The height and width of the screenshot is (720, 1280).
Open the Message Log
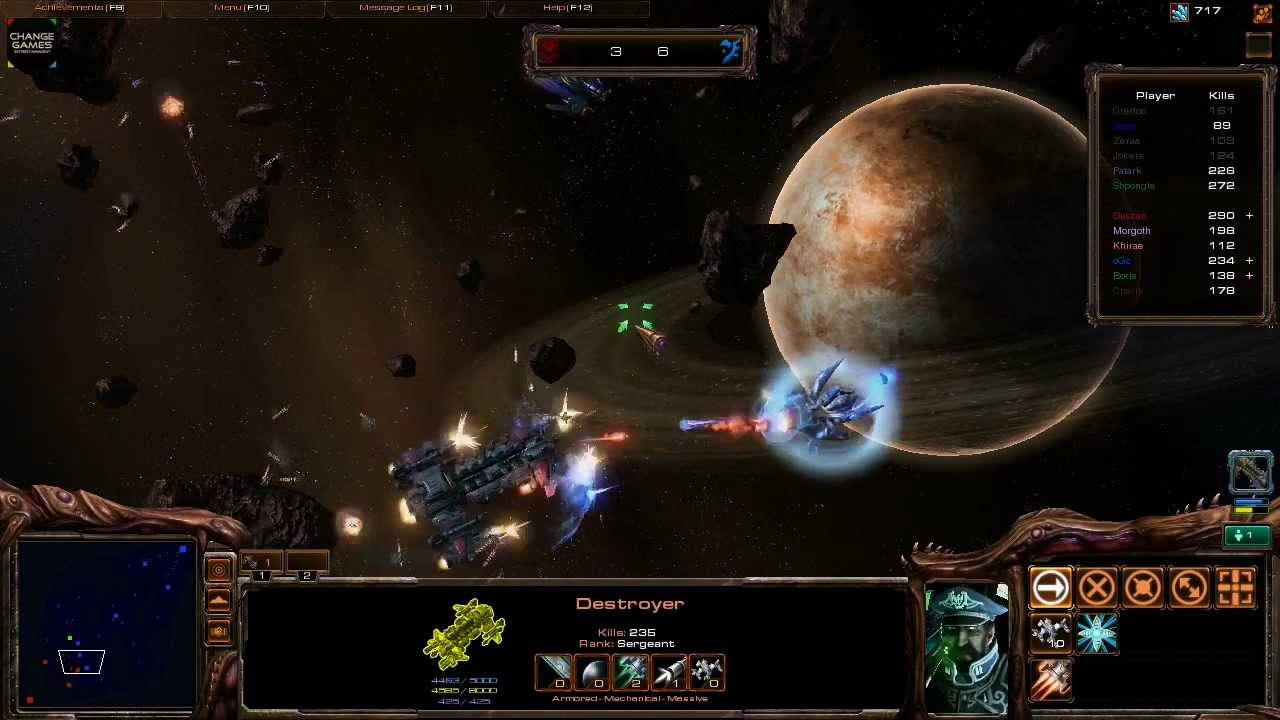pos(405,8)
